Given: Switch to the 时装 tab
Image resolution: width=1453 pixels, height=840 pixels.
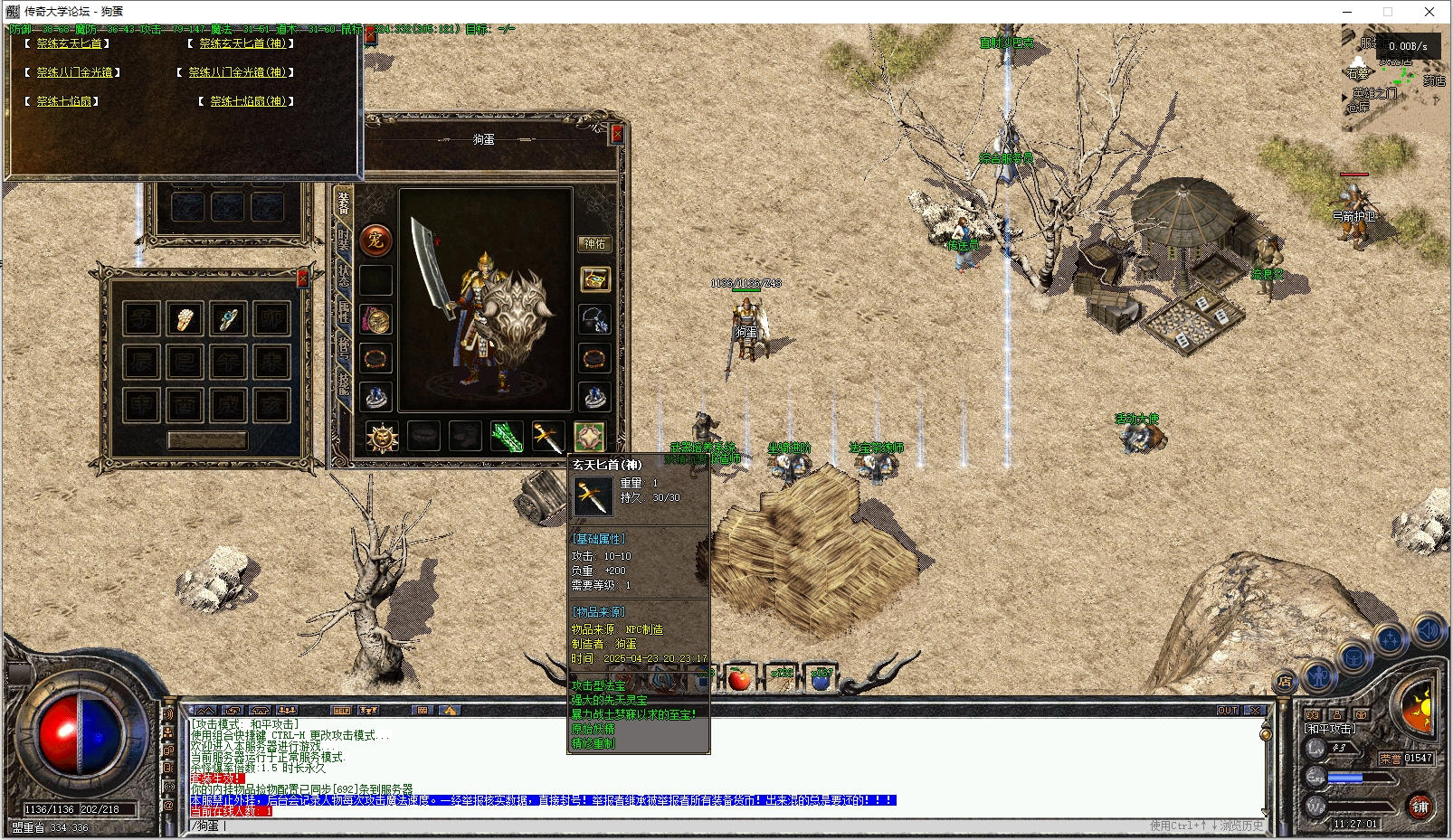Looking at the screenshot, I should click(x=344, y=239).
